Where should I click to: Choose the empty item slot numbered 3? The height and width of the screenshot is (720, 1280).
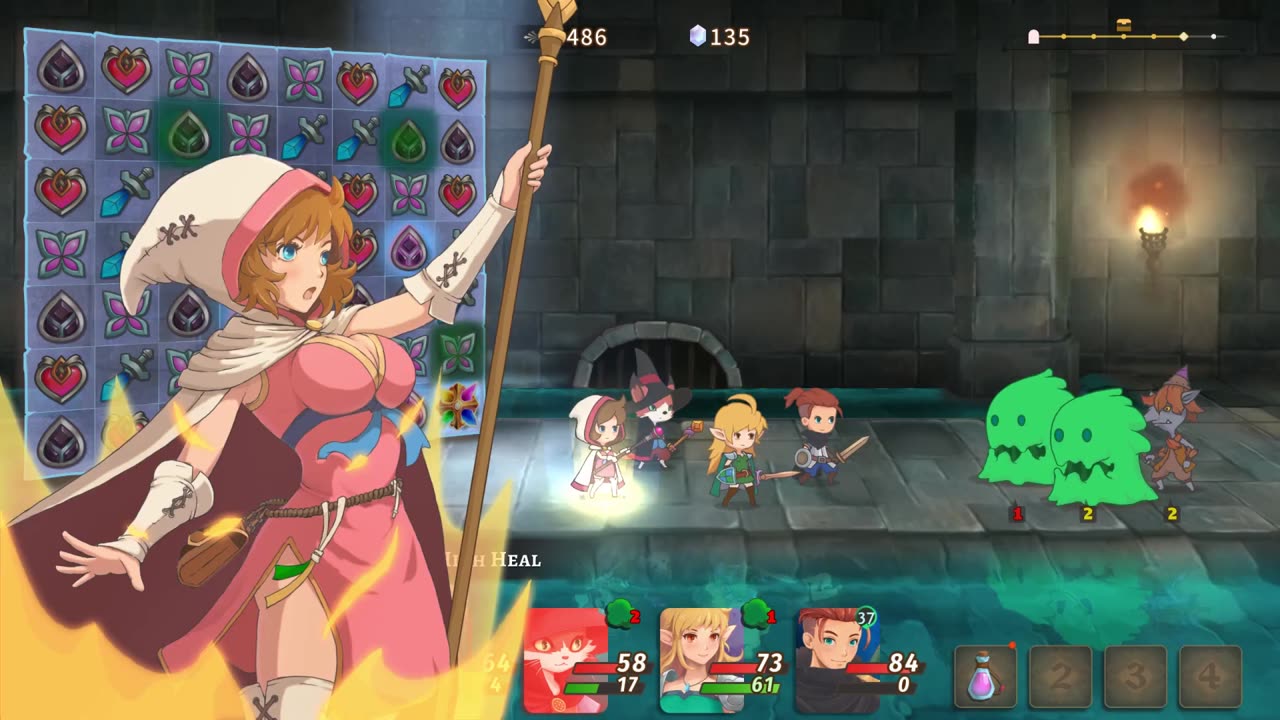(x=1135, y=677)
